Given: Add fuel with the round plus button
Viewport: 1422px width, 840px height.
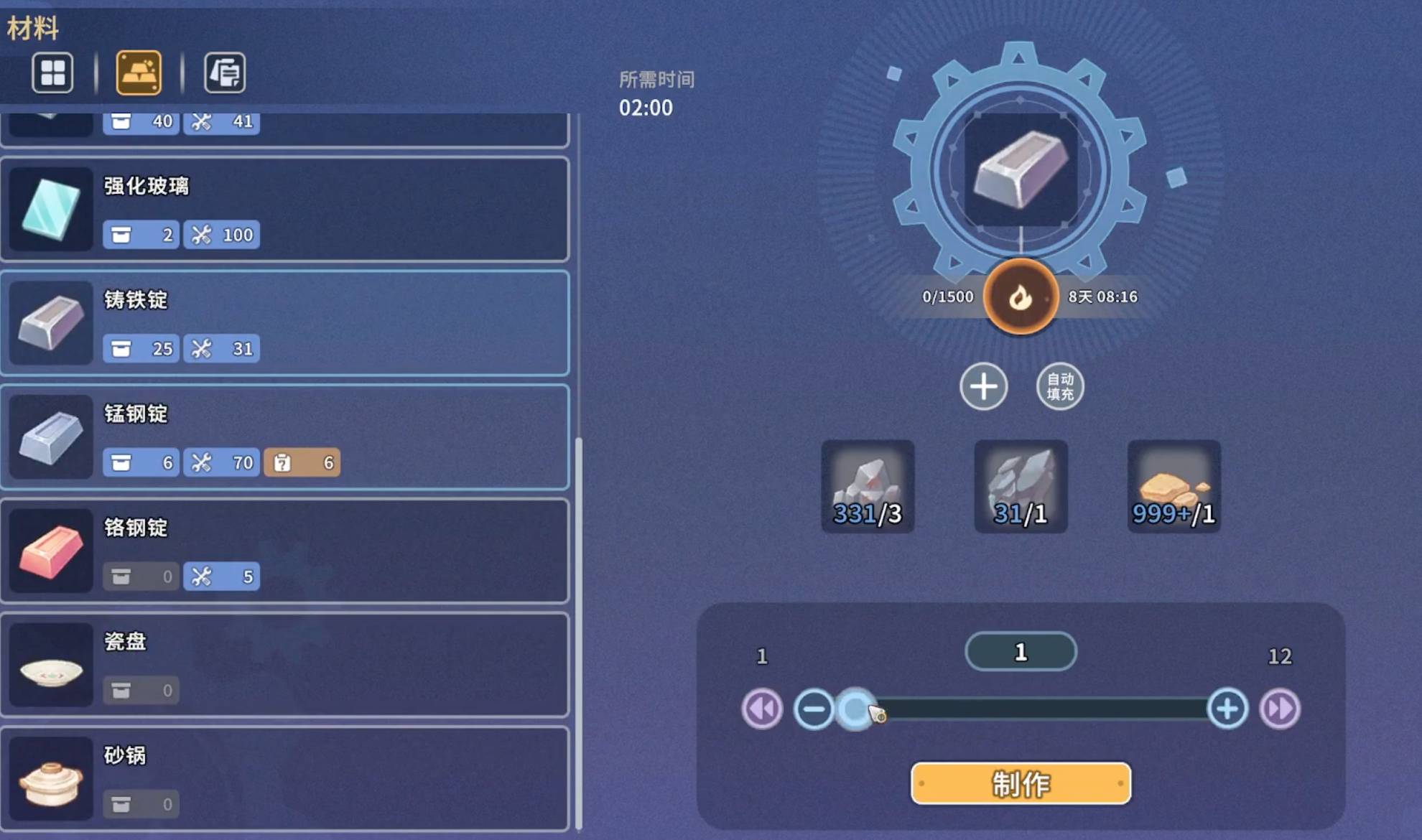Looking at the screenshot, I should [983, 386].
